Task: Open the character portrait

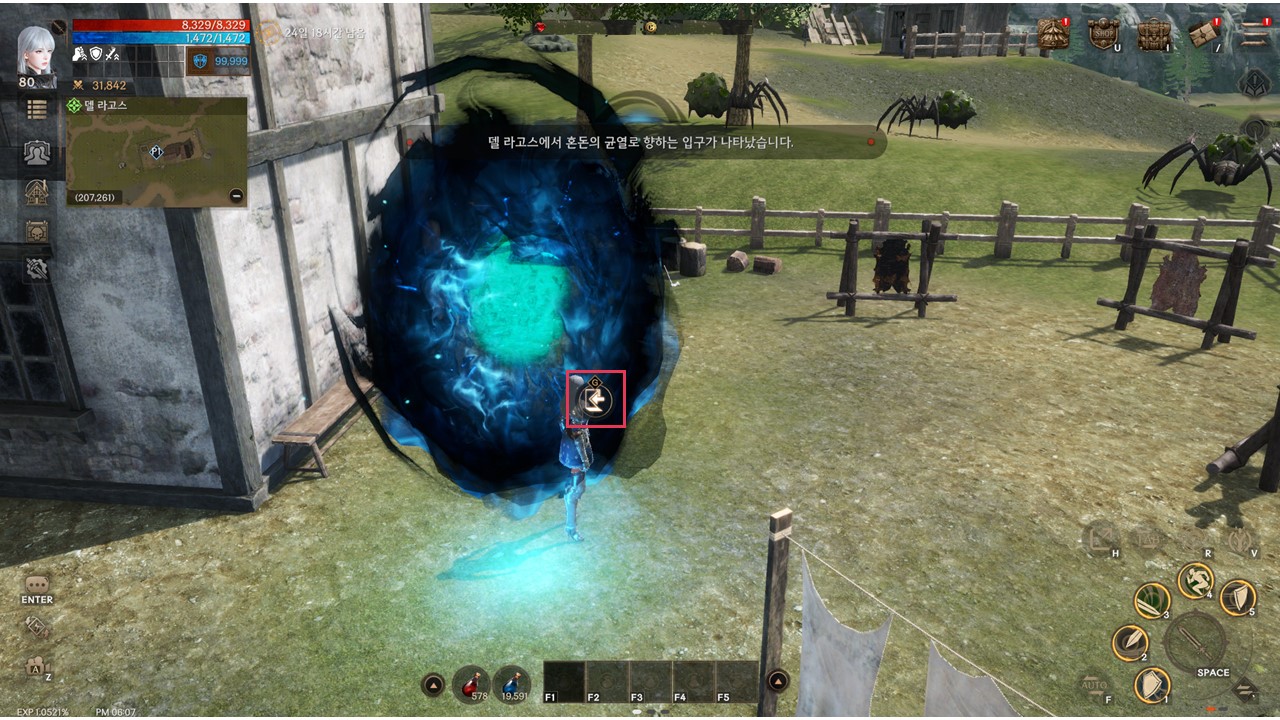Action: click(37, 52)
